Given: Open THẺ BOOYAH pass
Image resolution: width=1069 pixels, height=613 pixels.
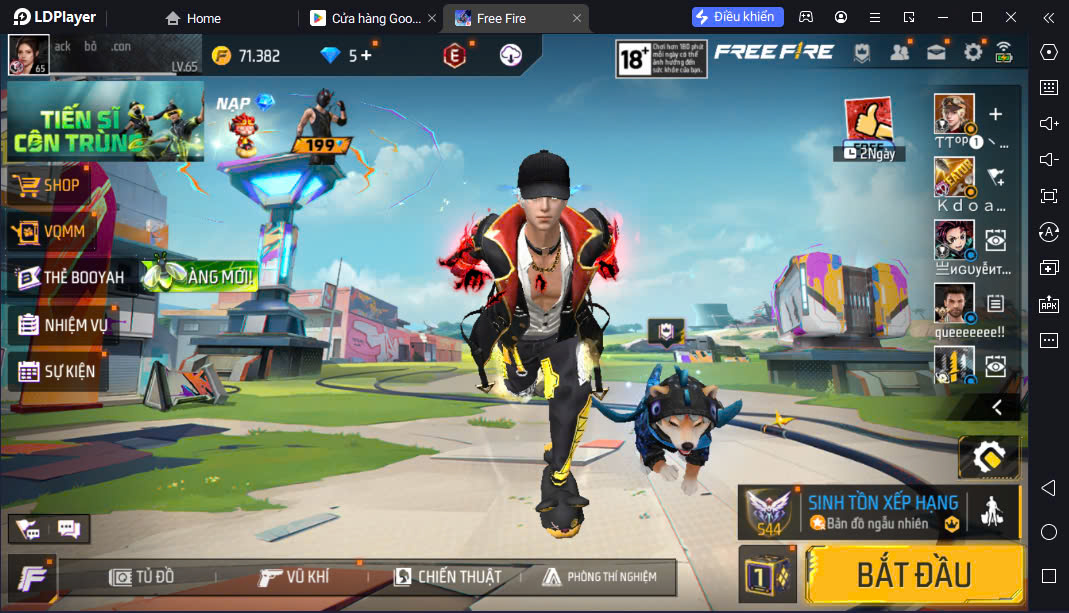Looking at the screenshot, I should (x=70, y=277).
